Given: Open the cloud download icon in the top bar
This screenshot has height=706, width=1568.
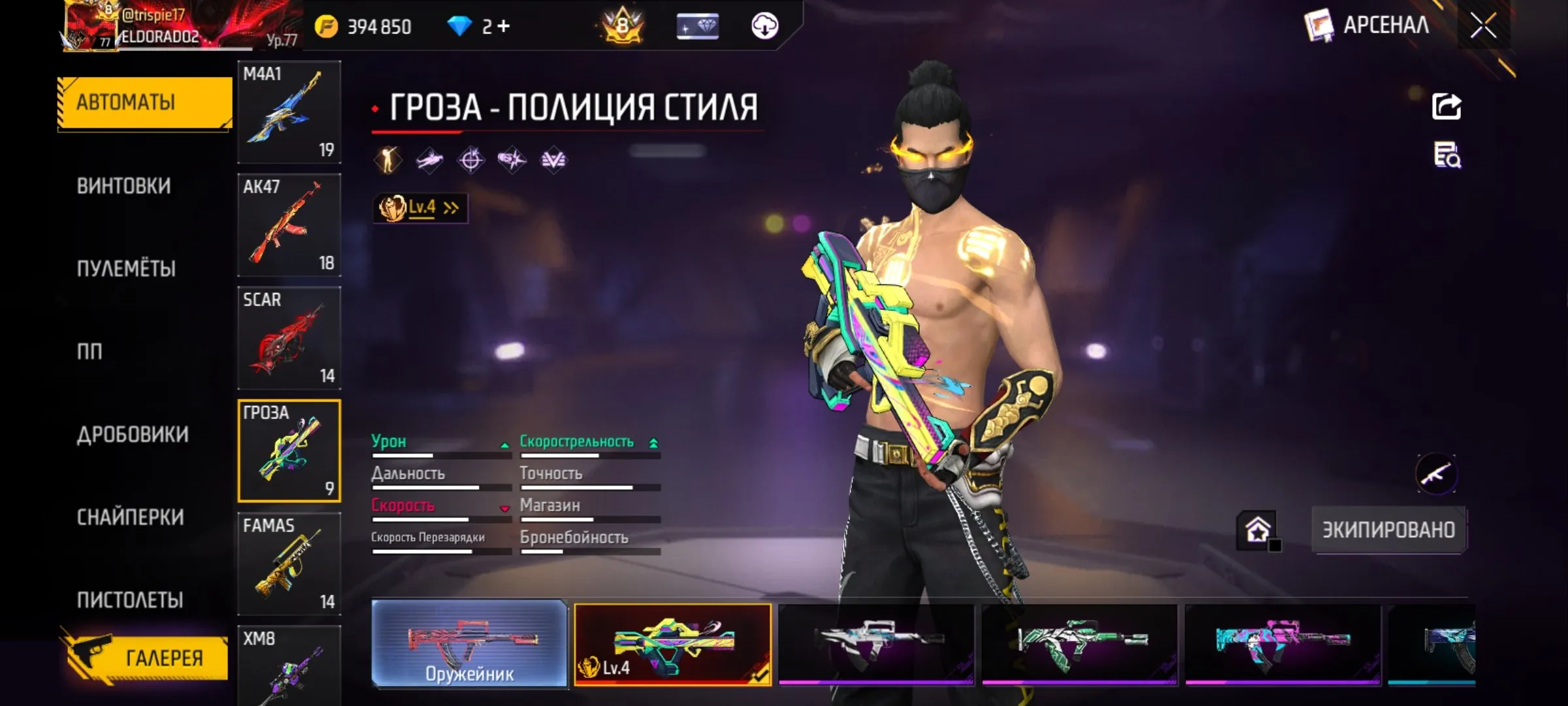Looking at the screenshot, I should coord(766,26).
